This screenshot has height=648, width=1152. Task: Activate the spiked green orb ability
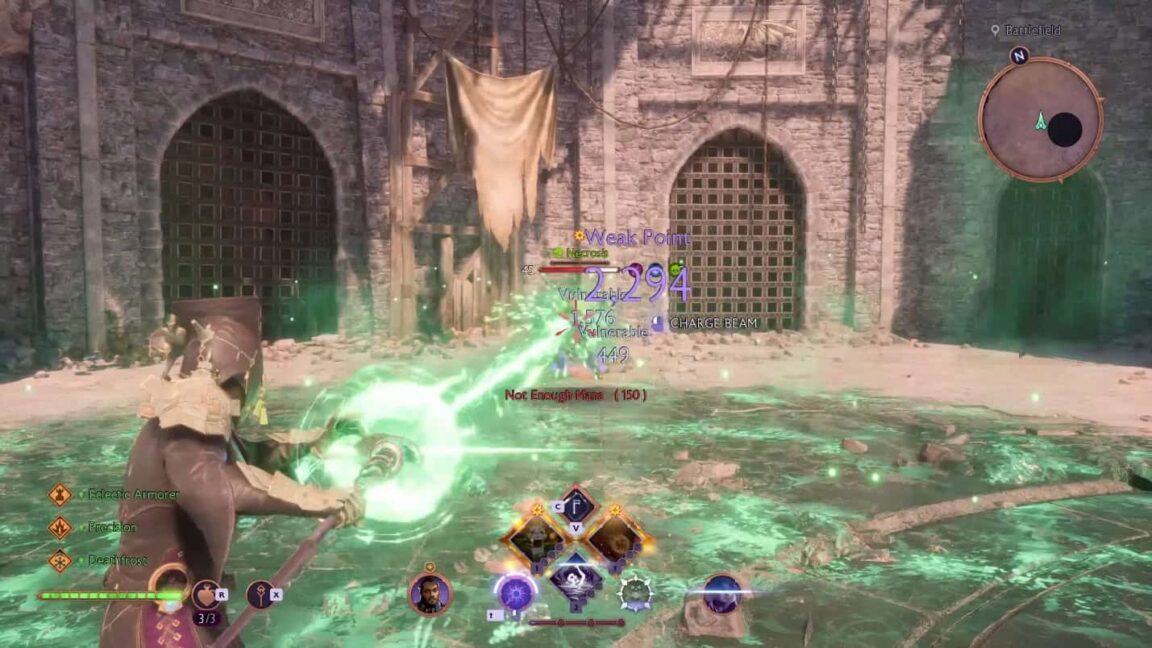click(x=635, y=592)
